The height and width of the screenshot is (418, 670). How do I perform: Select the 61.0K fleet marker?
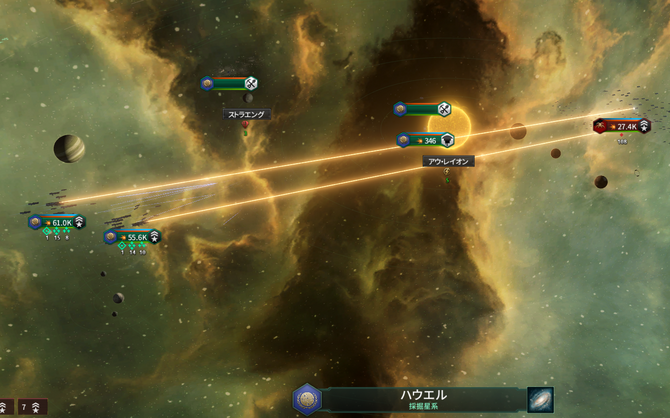click(56, 222)
